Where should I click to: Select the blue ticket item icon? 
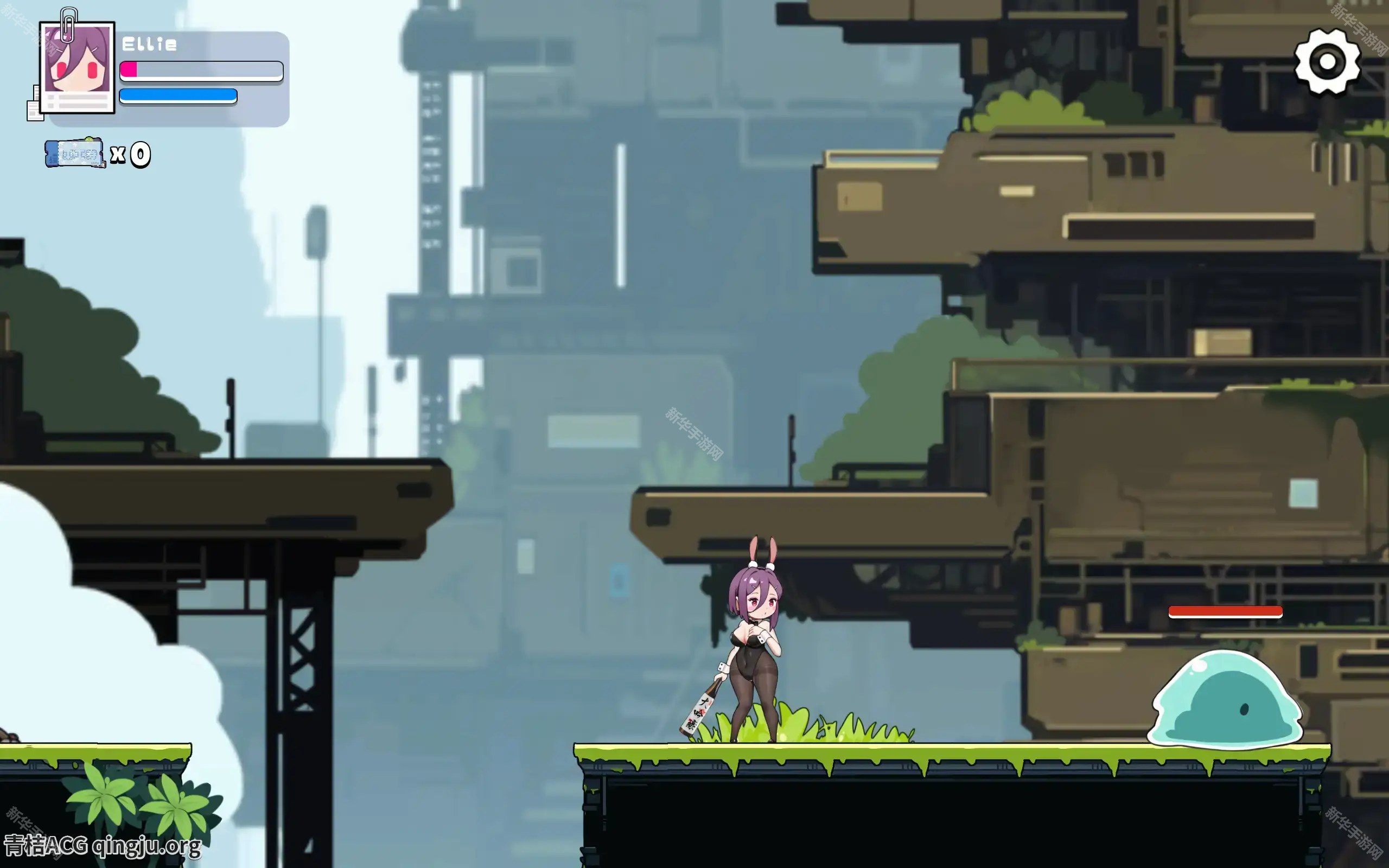pos(75,154)
